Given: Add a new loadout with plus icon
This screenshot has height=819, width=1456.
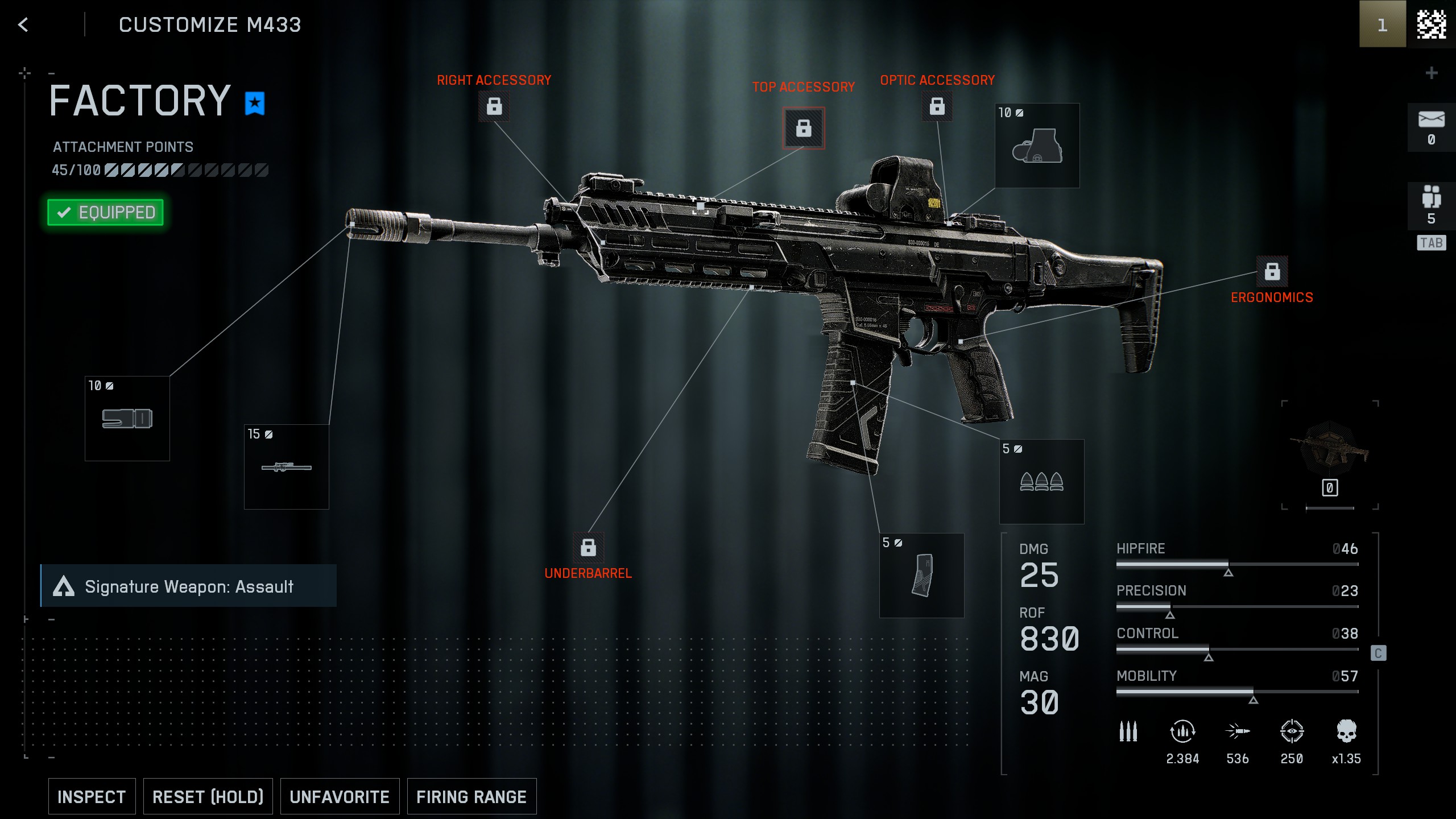Looking at the screenshot, I should [1432, 73].
